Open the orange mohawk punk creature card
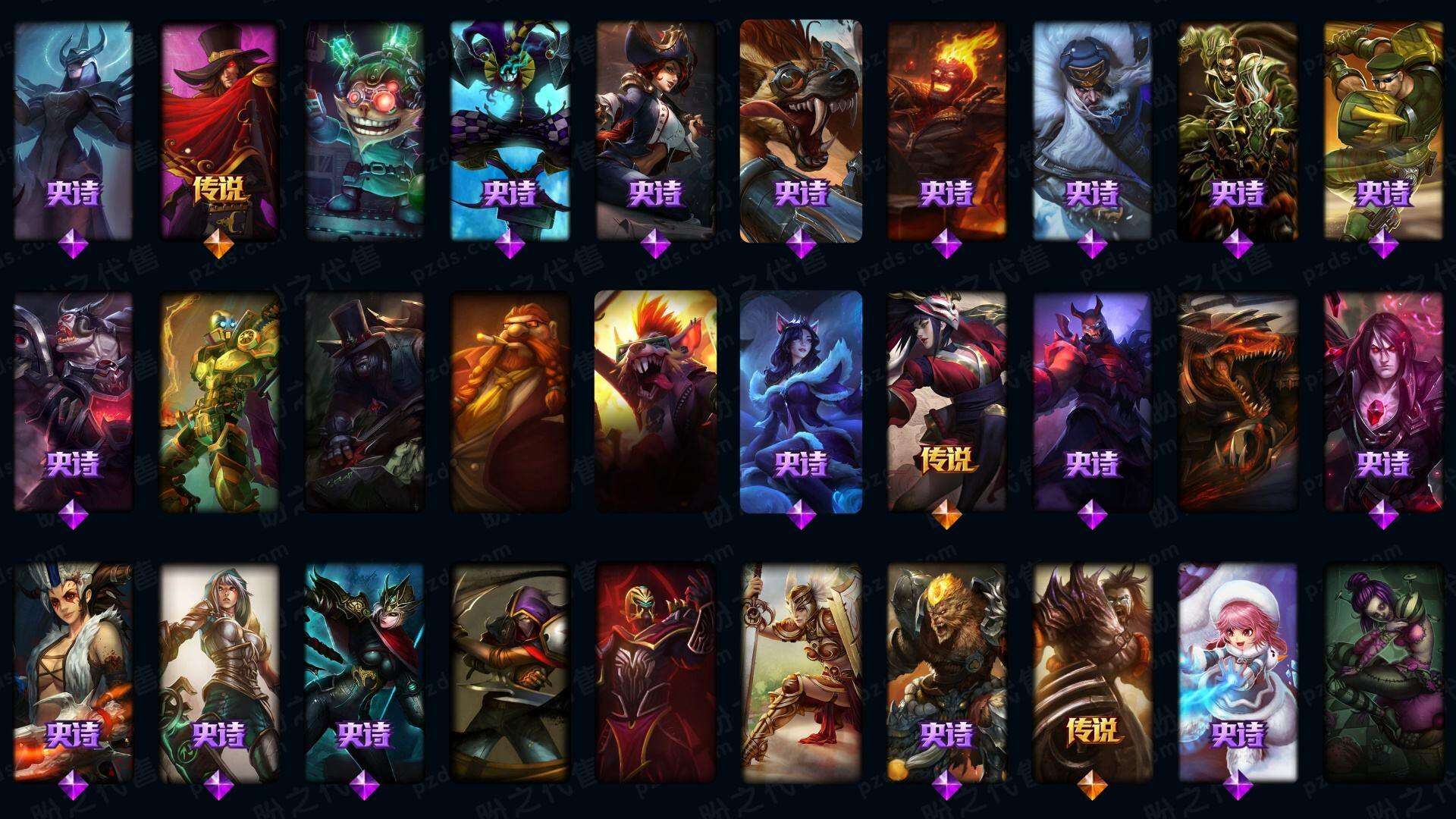 coord(655,402)
